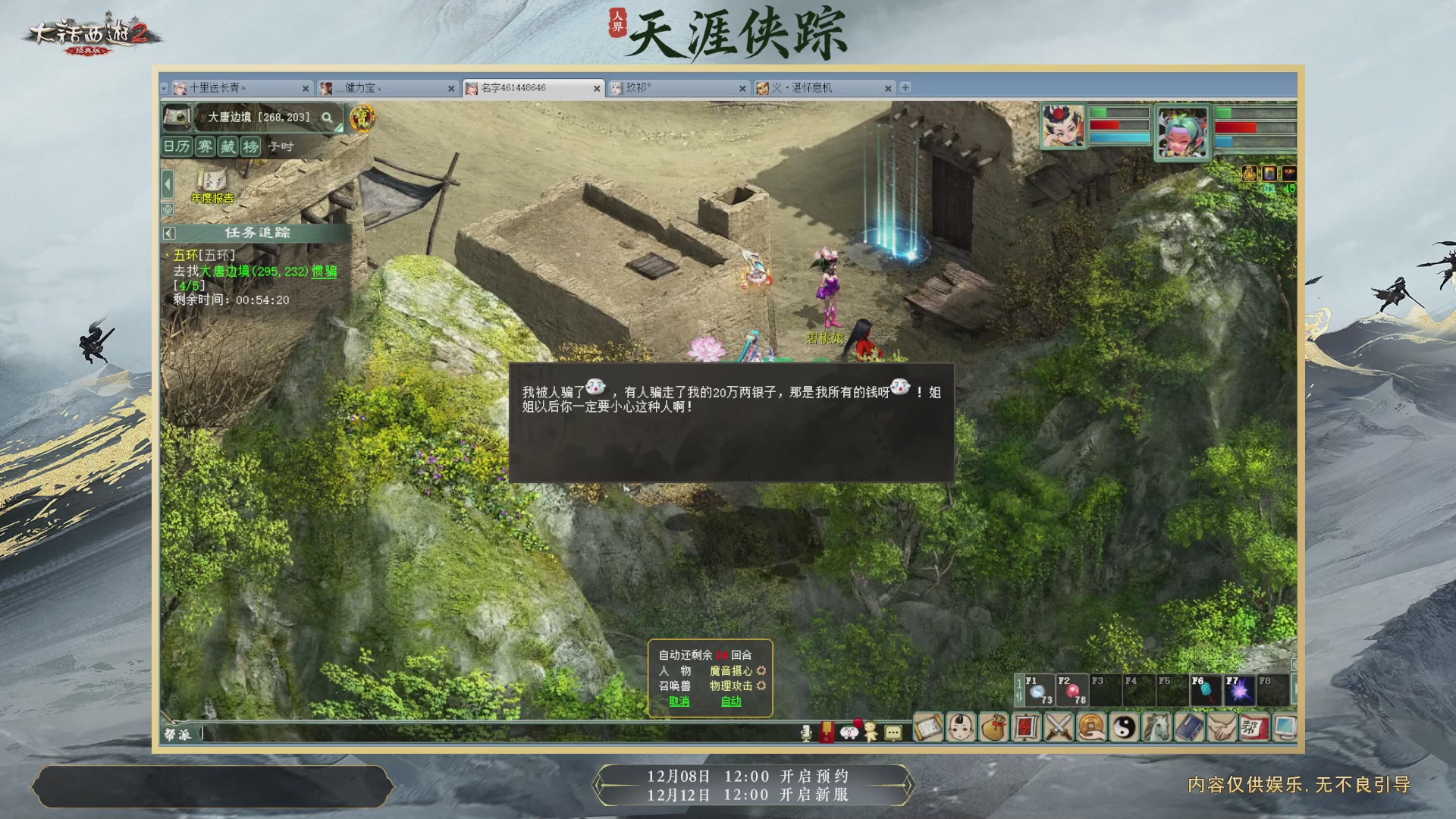Viewport: 1456px width, 819px height.
Task: Collapse the left sidebar panel arrow
Action: (167, 183)
